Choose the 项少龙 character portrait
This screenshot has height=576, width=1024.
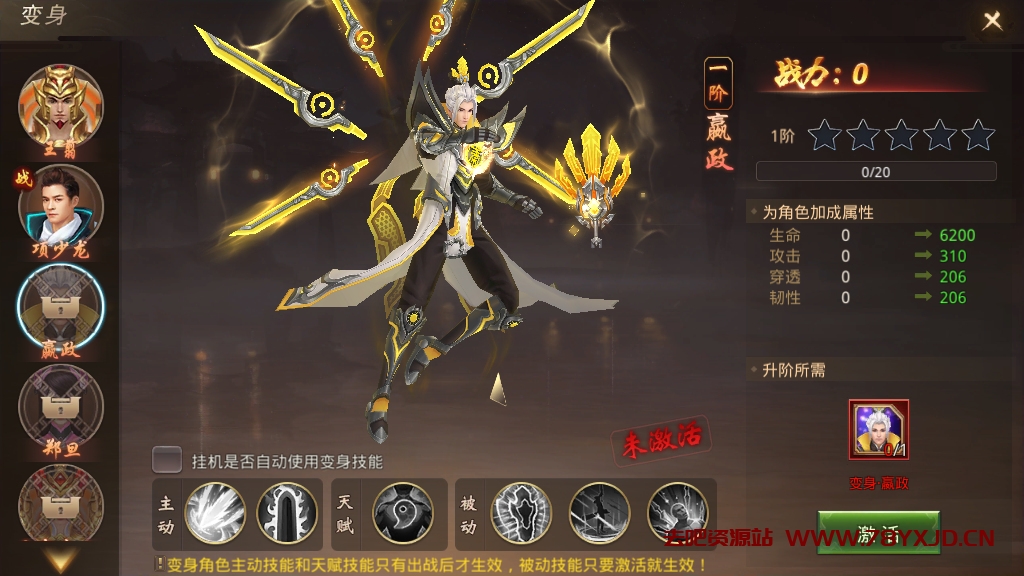point(61,207)
